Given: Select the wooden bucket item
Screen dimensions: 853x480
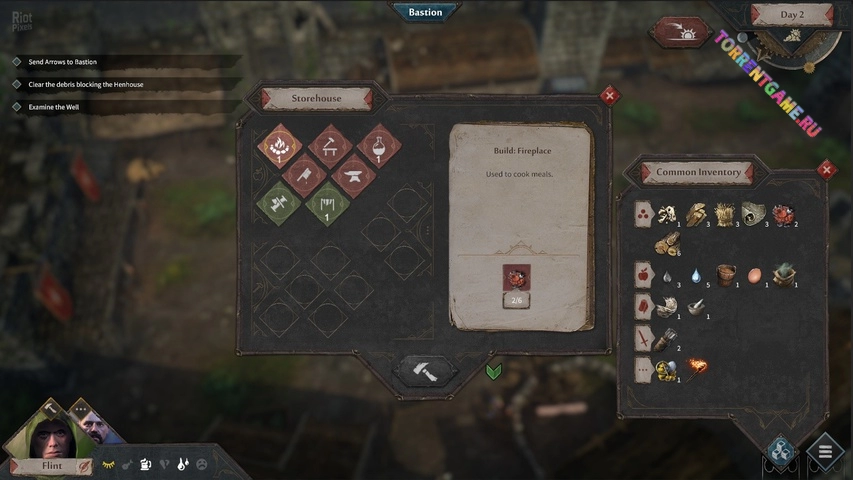Looking at the screenshot, I should [x=726, y=275].
